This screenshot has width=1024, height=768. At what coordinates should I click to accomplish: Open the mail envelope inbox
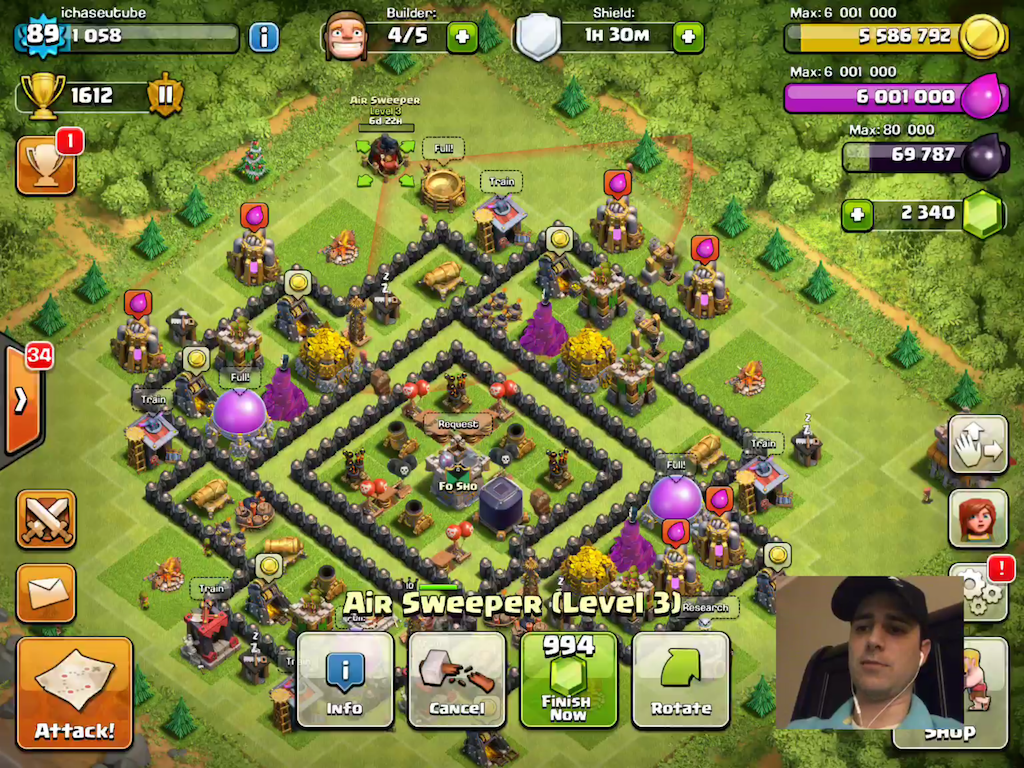46,593
